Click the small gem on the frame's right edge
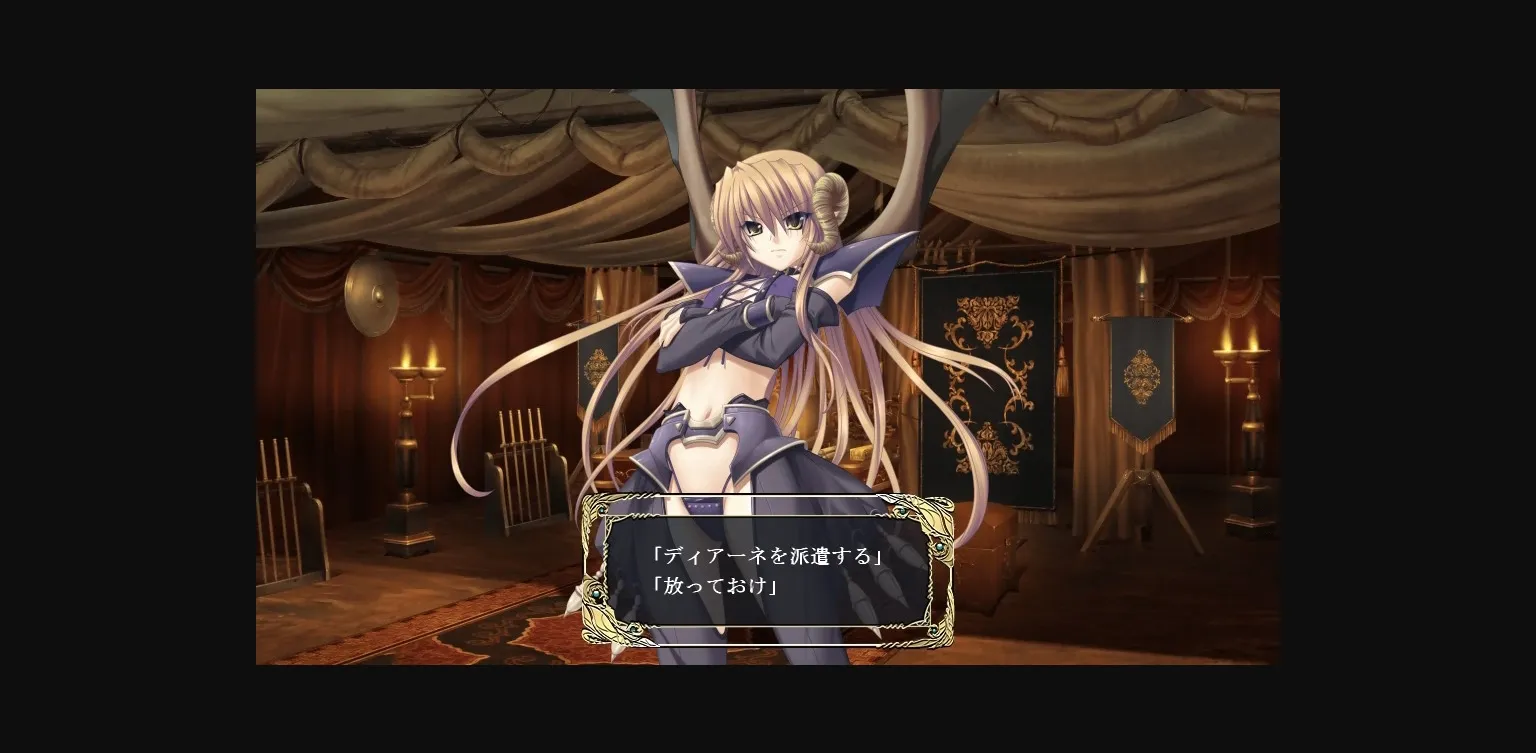Viewport: 1536px width, 753px height. (939, 547)
